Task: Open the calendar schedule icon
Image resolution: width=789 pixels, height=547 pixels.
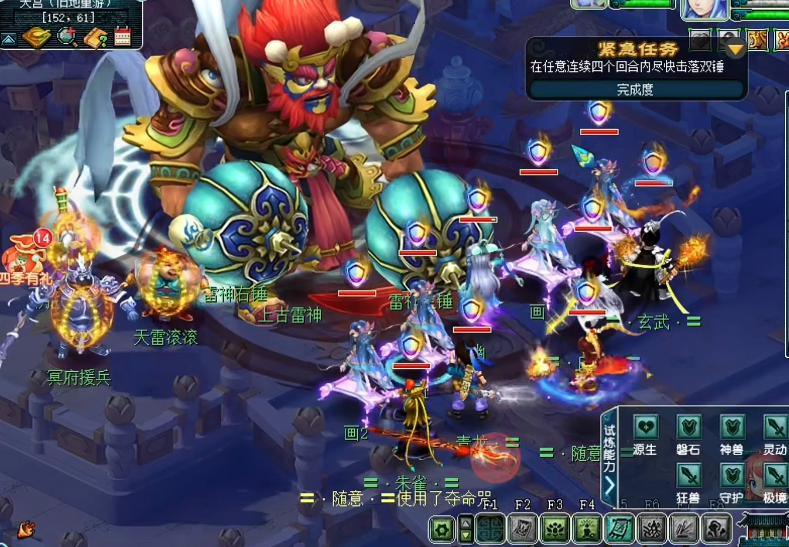Action: [123, 38]
